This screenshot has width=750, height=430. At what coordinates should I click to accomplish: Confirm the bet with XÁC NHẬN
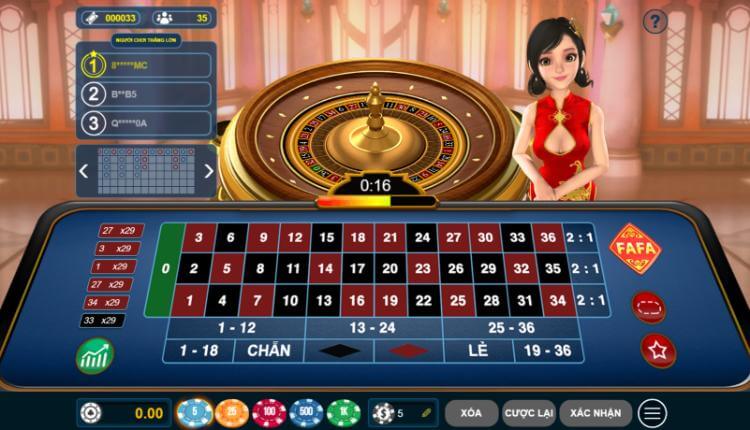(x=595, y=412)
